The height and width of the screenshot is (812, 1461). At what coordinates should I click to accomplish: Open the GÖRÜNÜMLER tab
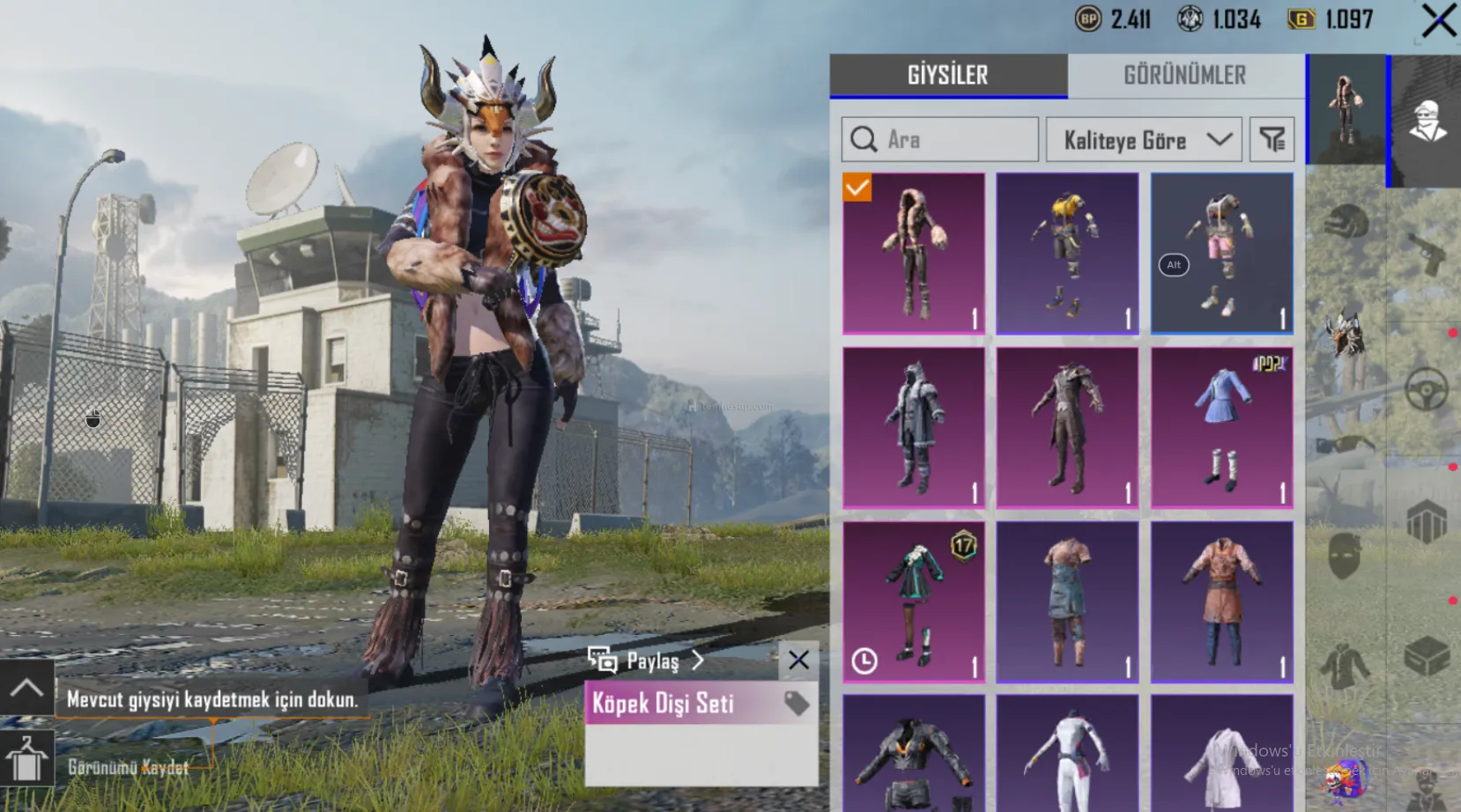point(1184,76)
